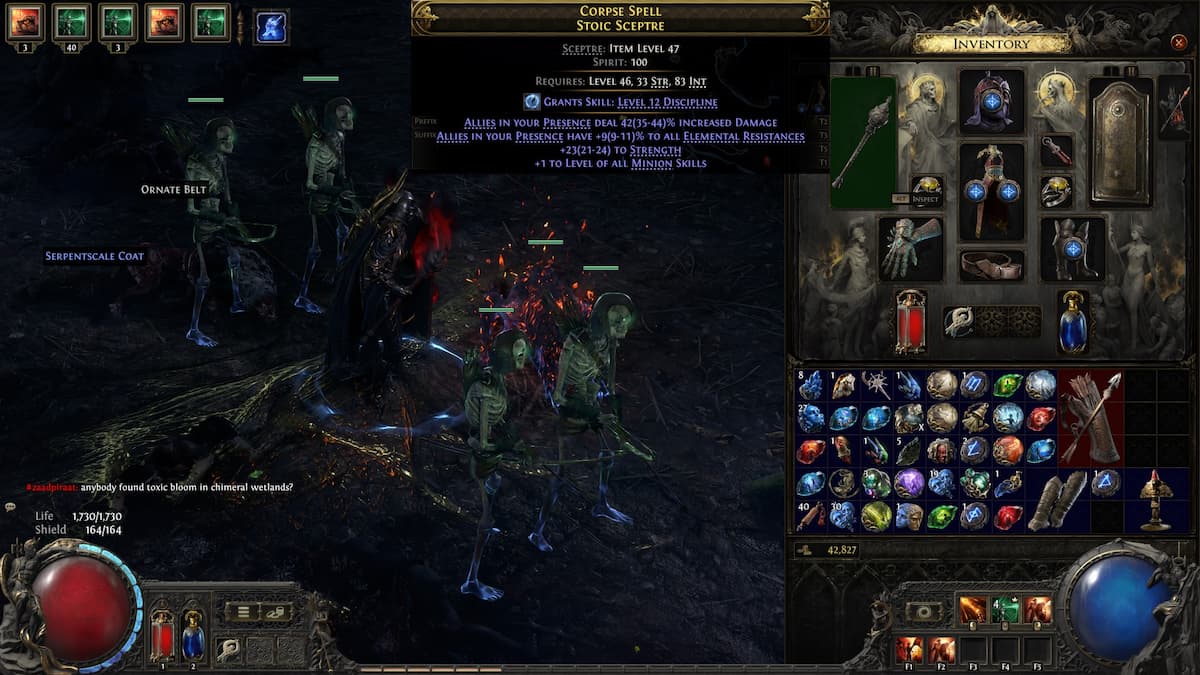Image resolution: width=1200 pixels, height=675 pixels.
Task: Close the Inventory panel
Action: pos(1178,43)
